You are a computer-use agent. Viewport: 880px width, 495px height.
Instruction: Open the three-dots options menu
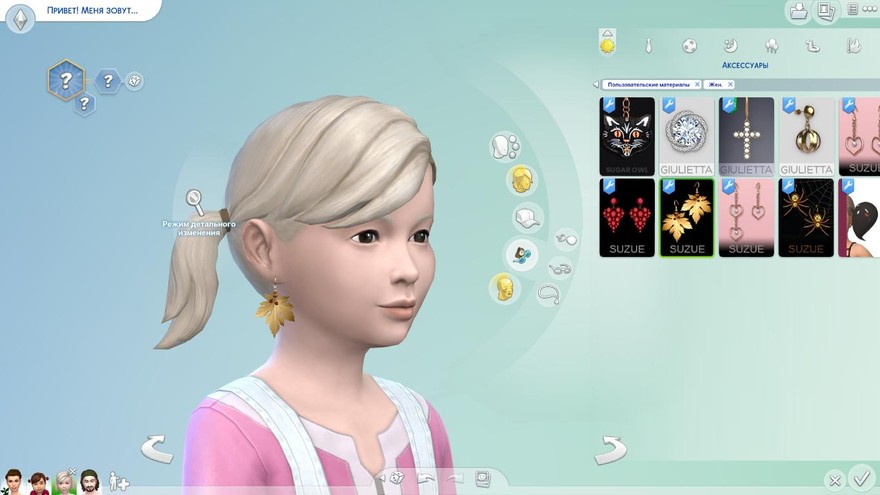pos(869,10)
